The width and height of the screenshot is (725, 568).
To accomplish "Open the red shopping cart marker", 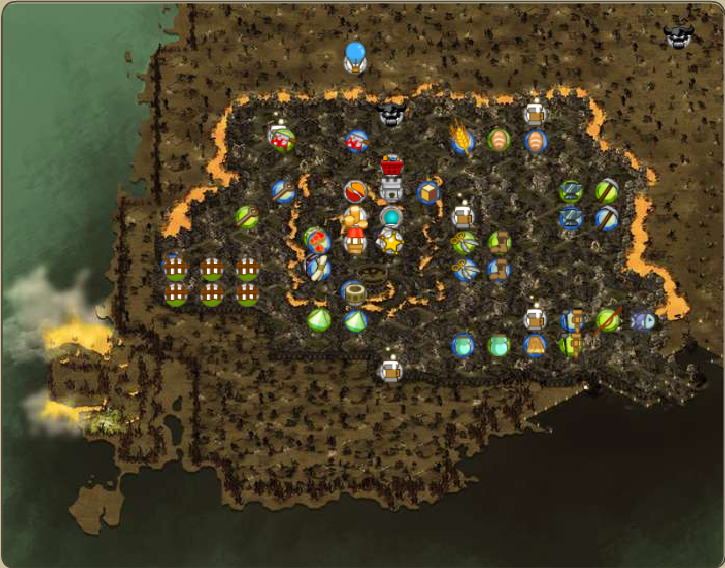I will point(391,164).
